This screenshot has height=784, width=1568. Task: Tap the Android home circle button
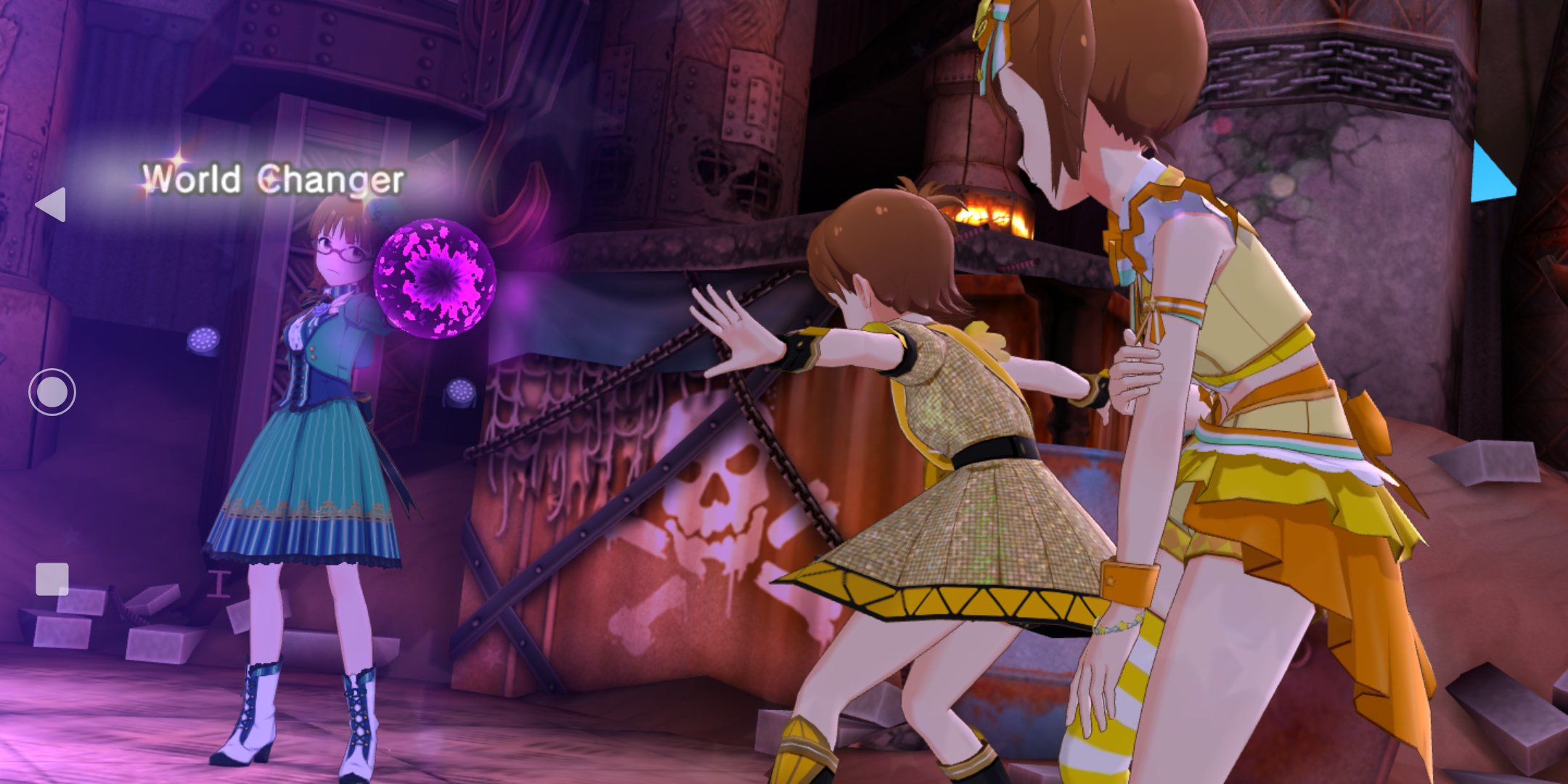(x=52, y=392)
